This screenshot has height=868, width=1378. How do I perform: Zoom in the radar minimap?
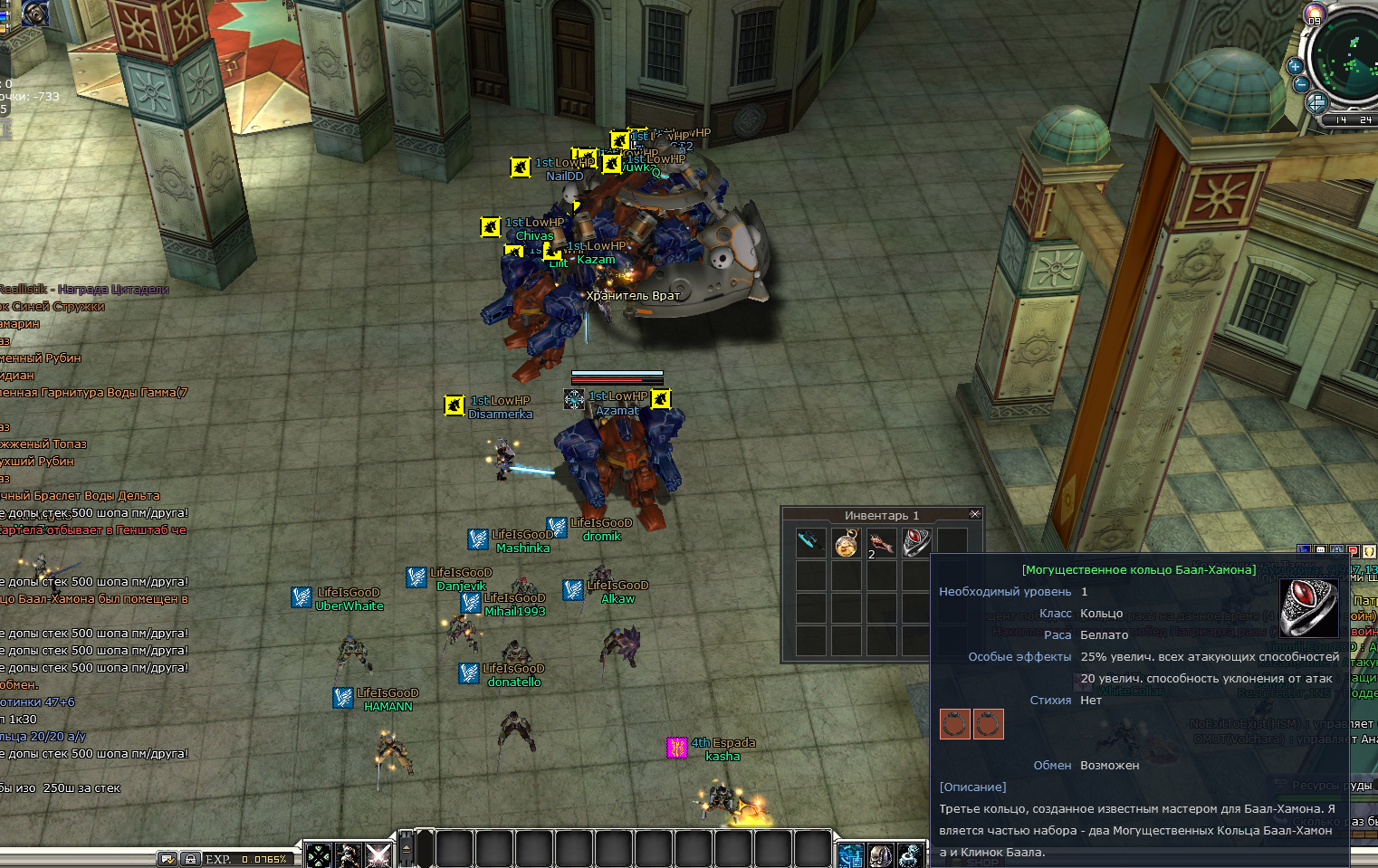coord(1295,66)
